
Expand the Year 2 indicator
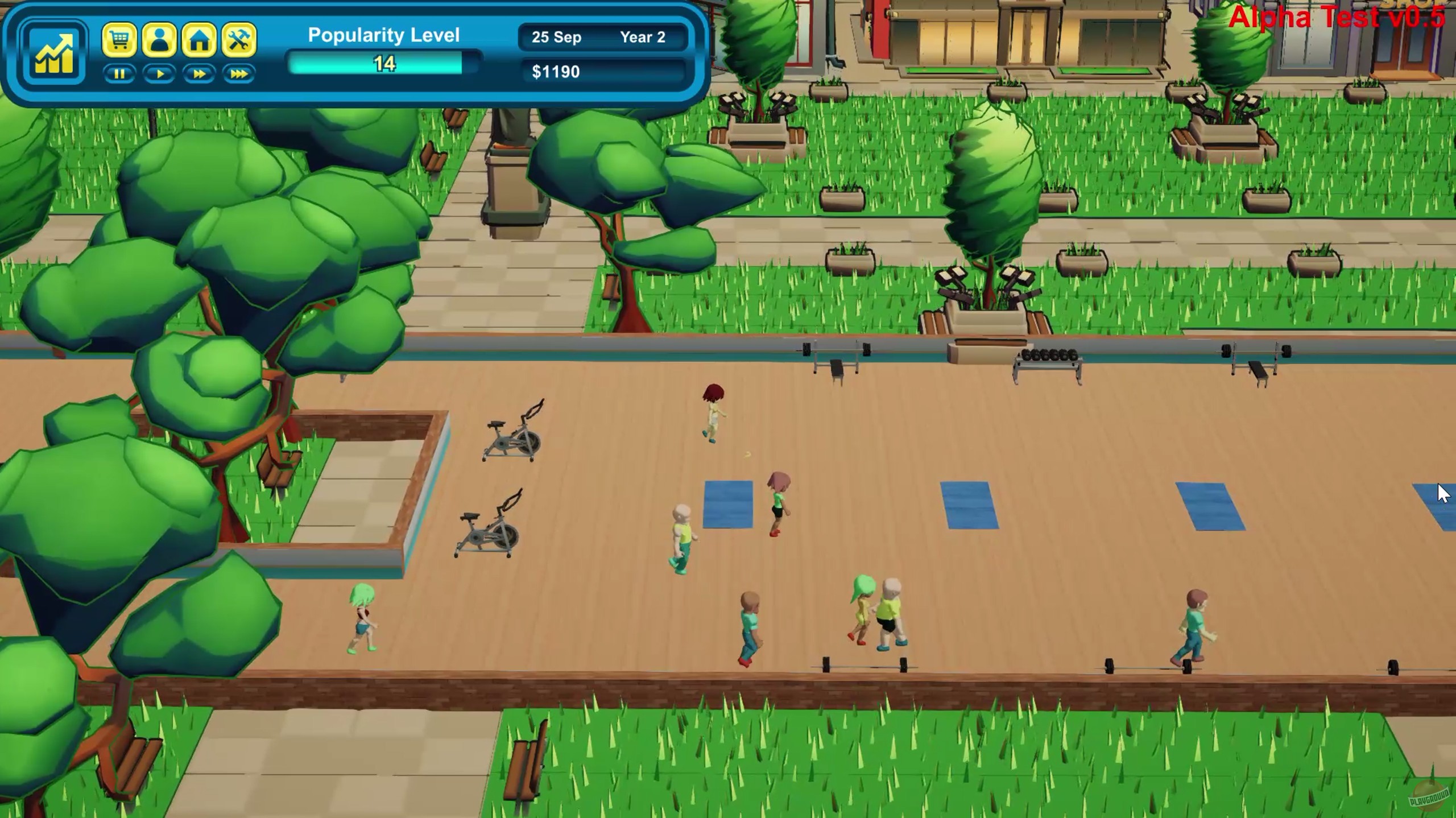(x=643, y=38)
